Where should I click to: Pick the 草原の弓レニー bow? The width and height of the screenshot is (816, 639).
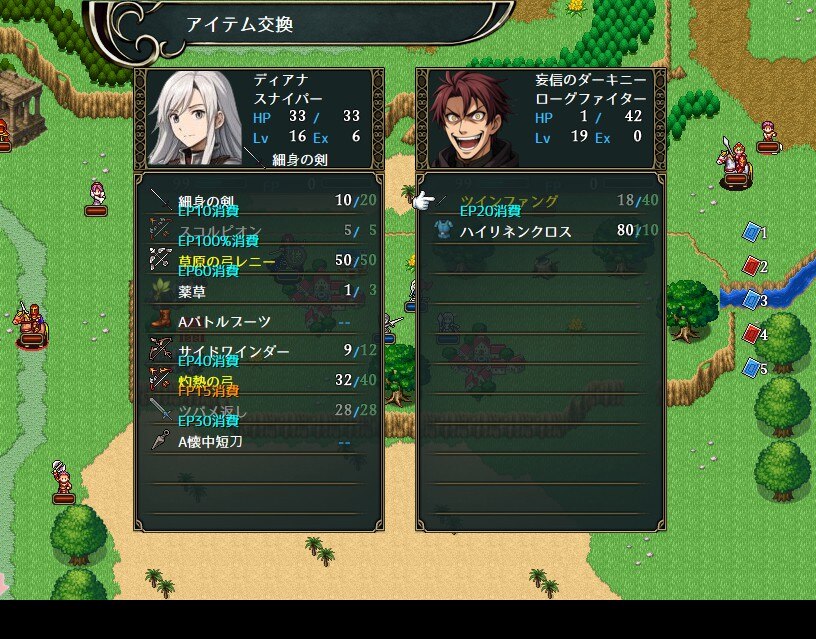tap(258, 261)
